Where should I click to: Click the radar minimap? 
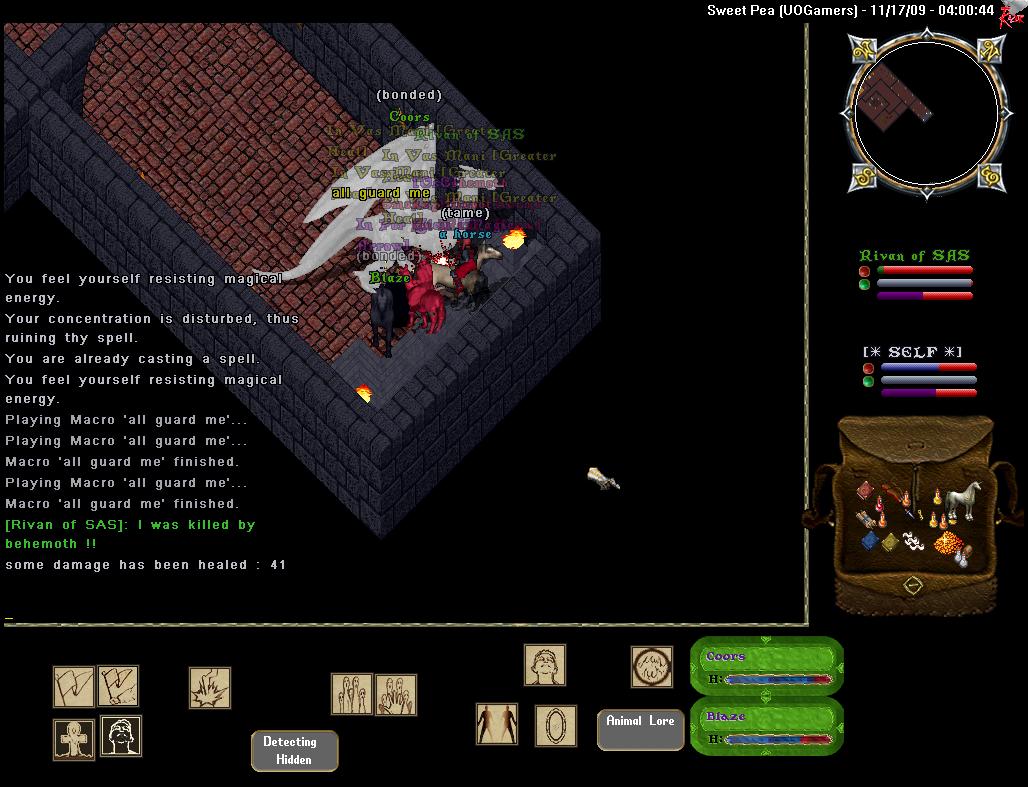pyautogui.click(x=925, y=115)
